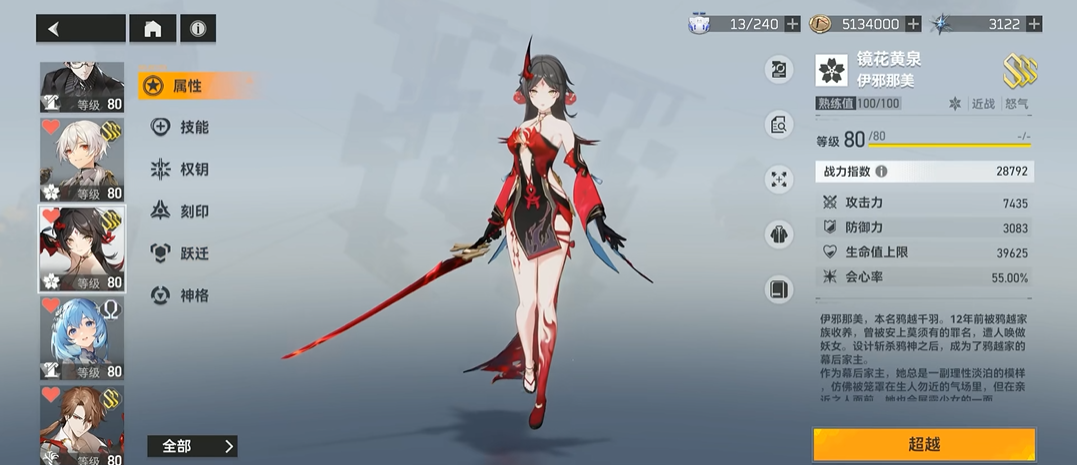Add gold coins with the 5134000 plus
Screen dimensions: 1077x465
tap(913, 24)
